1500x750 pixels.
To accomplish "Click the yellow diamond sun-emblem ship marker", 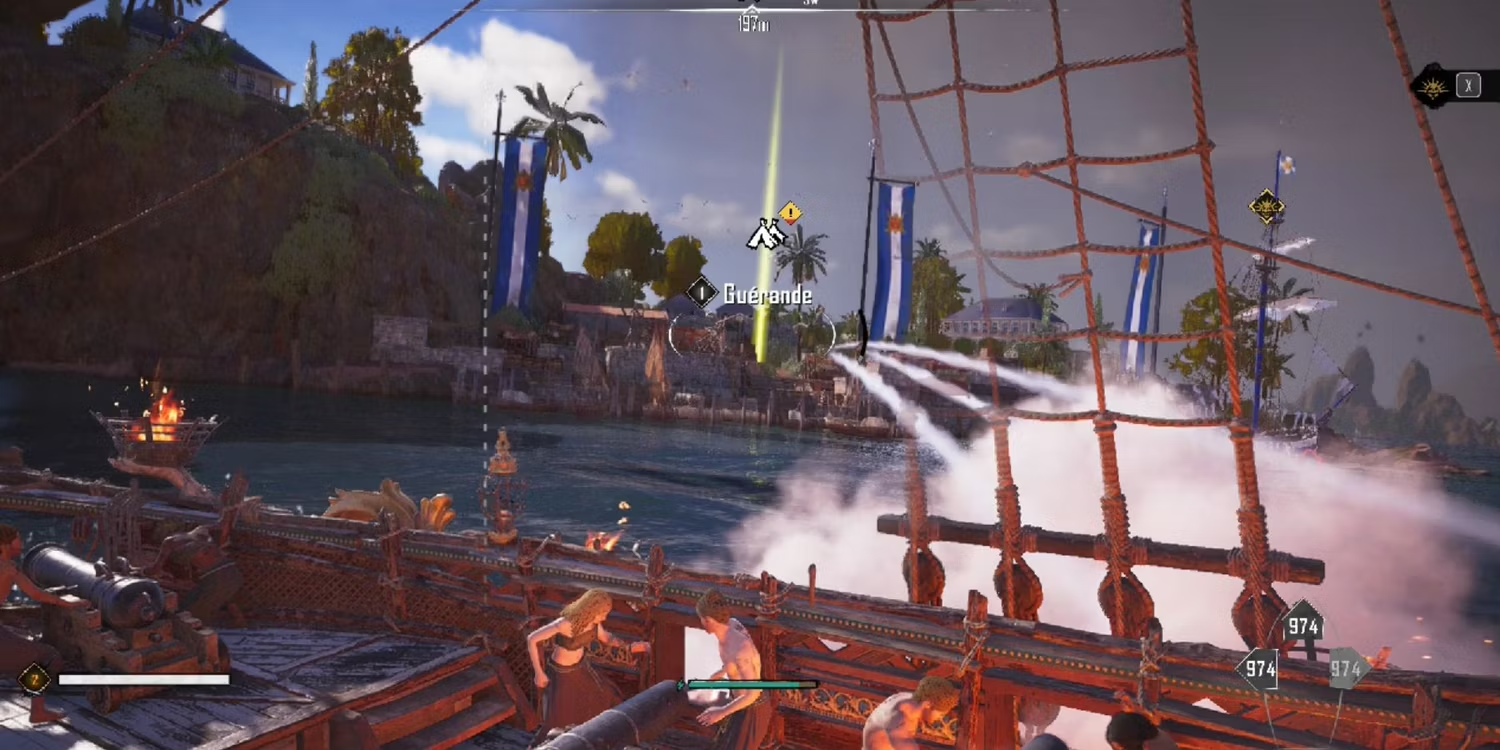I will (1266, 207).
